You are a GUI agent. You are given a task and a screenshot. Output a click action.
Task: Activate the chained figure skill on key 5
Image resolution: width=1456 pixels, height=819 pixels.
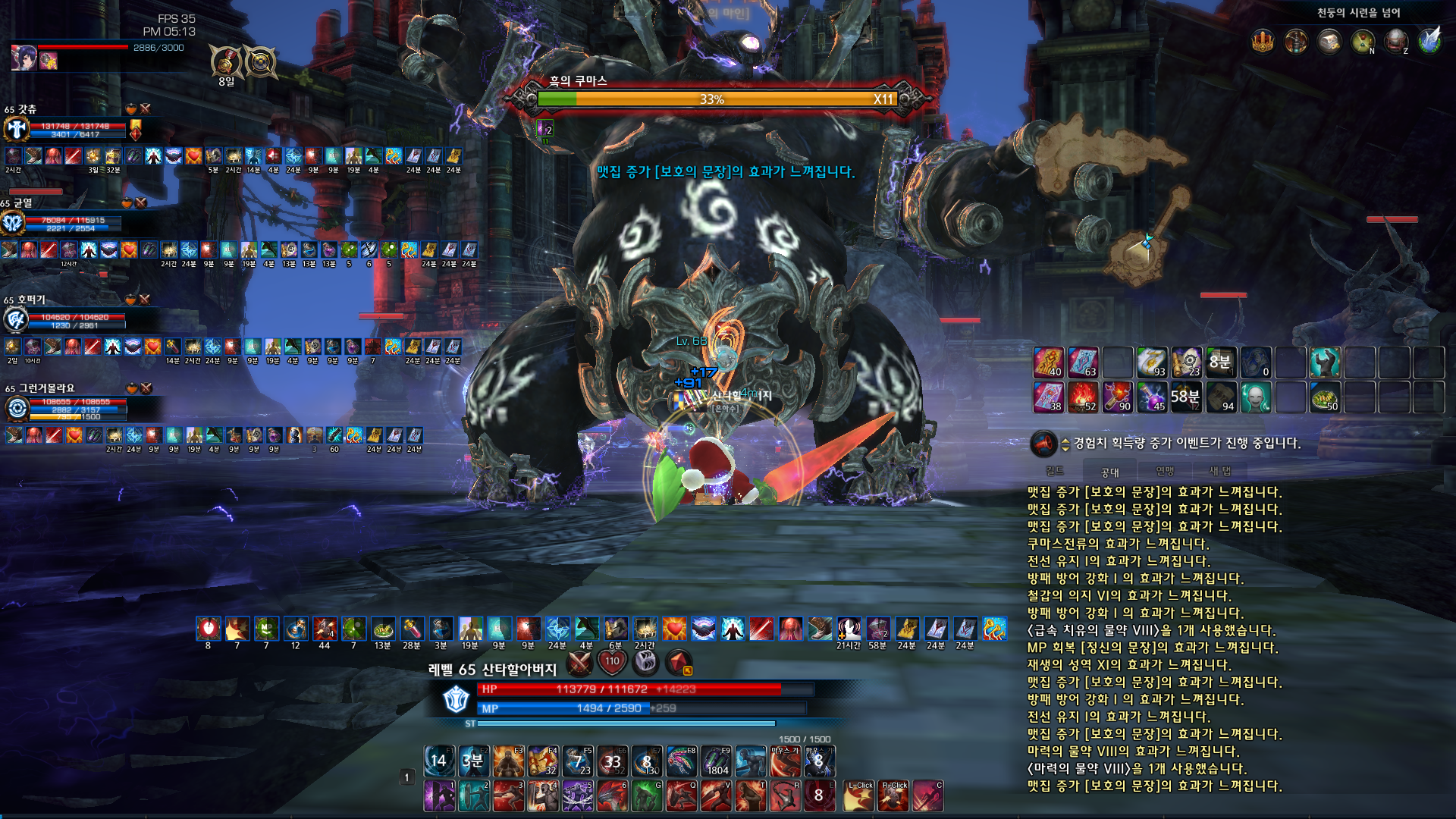[577, 796]
